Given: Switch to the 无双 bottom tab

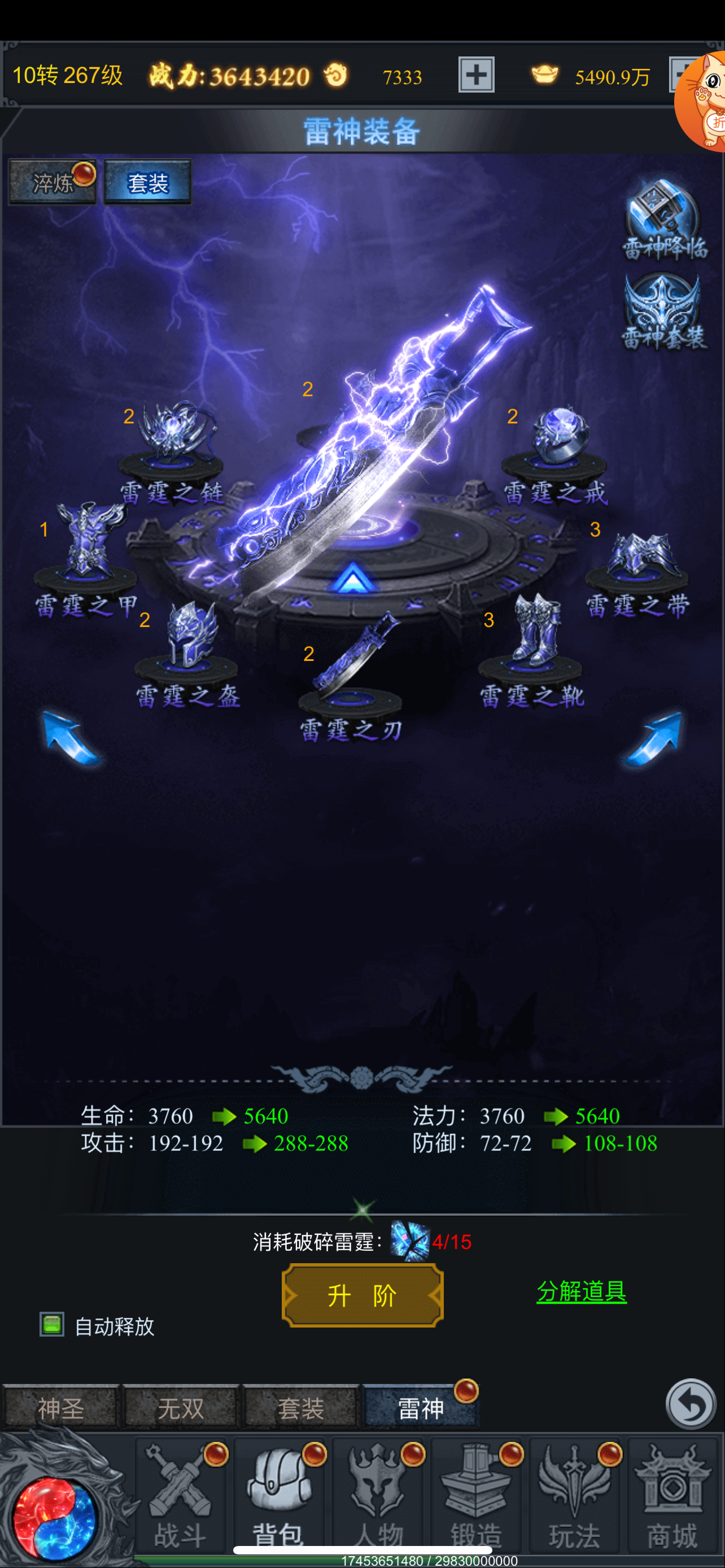Looking at the screenshot, I should 180,1407.
